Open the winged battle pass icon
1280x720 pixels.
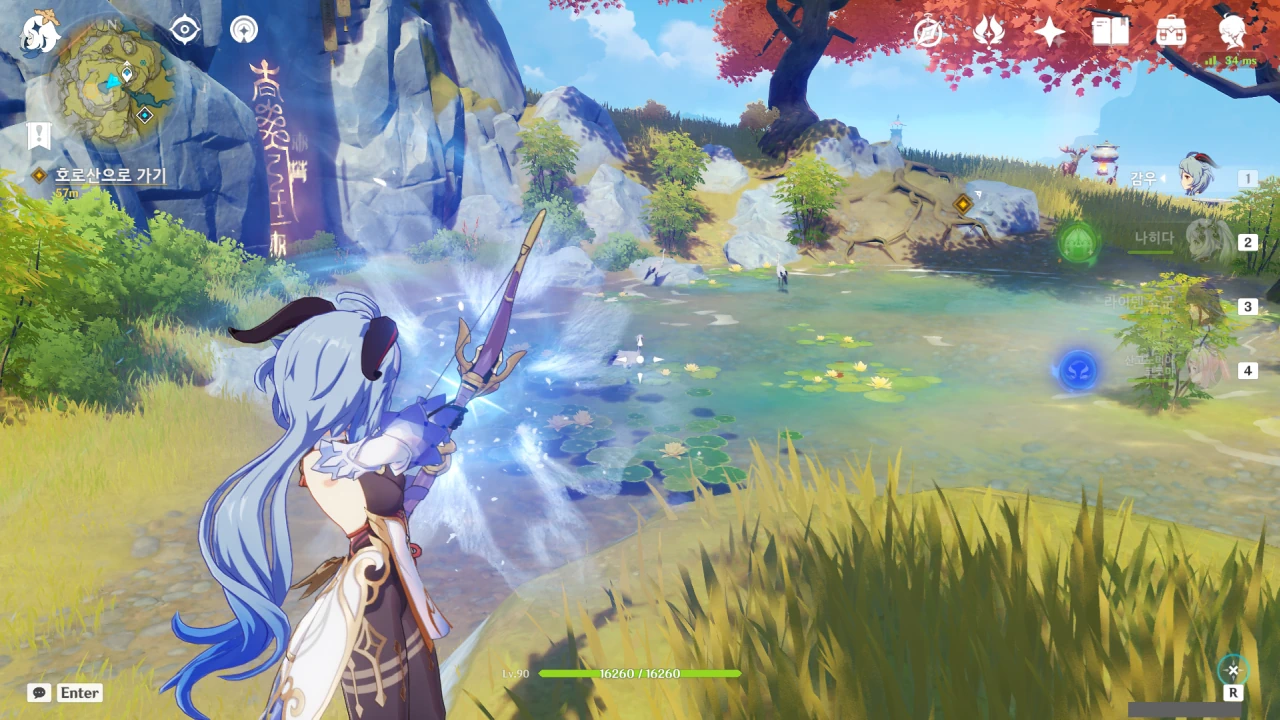[988, 32]
